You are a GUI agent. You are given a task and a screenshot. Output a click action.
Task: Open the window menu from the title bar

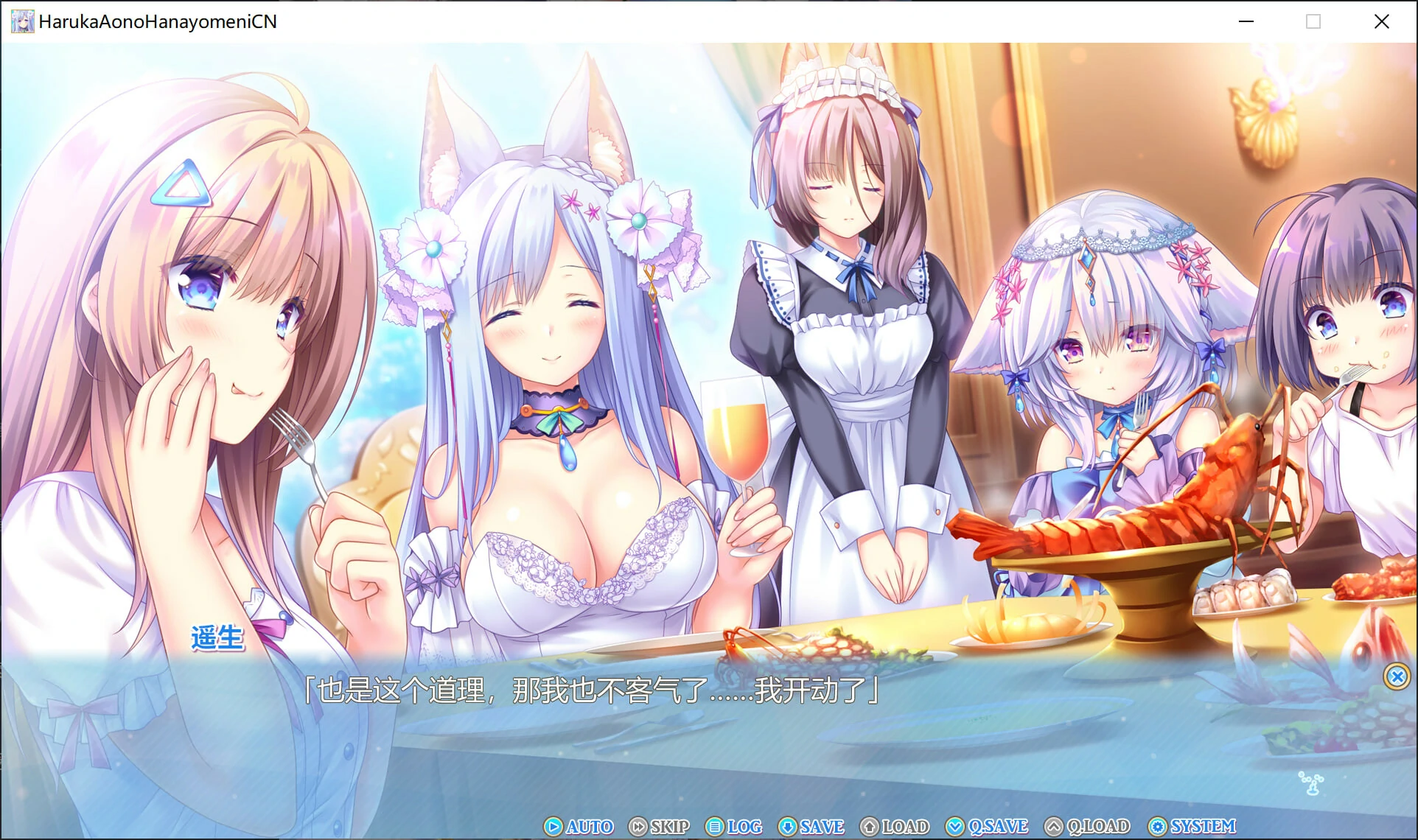pyautogui.click(x=23, y=21)
